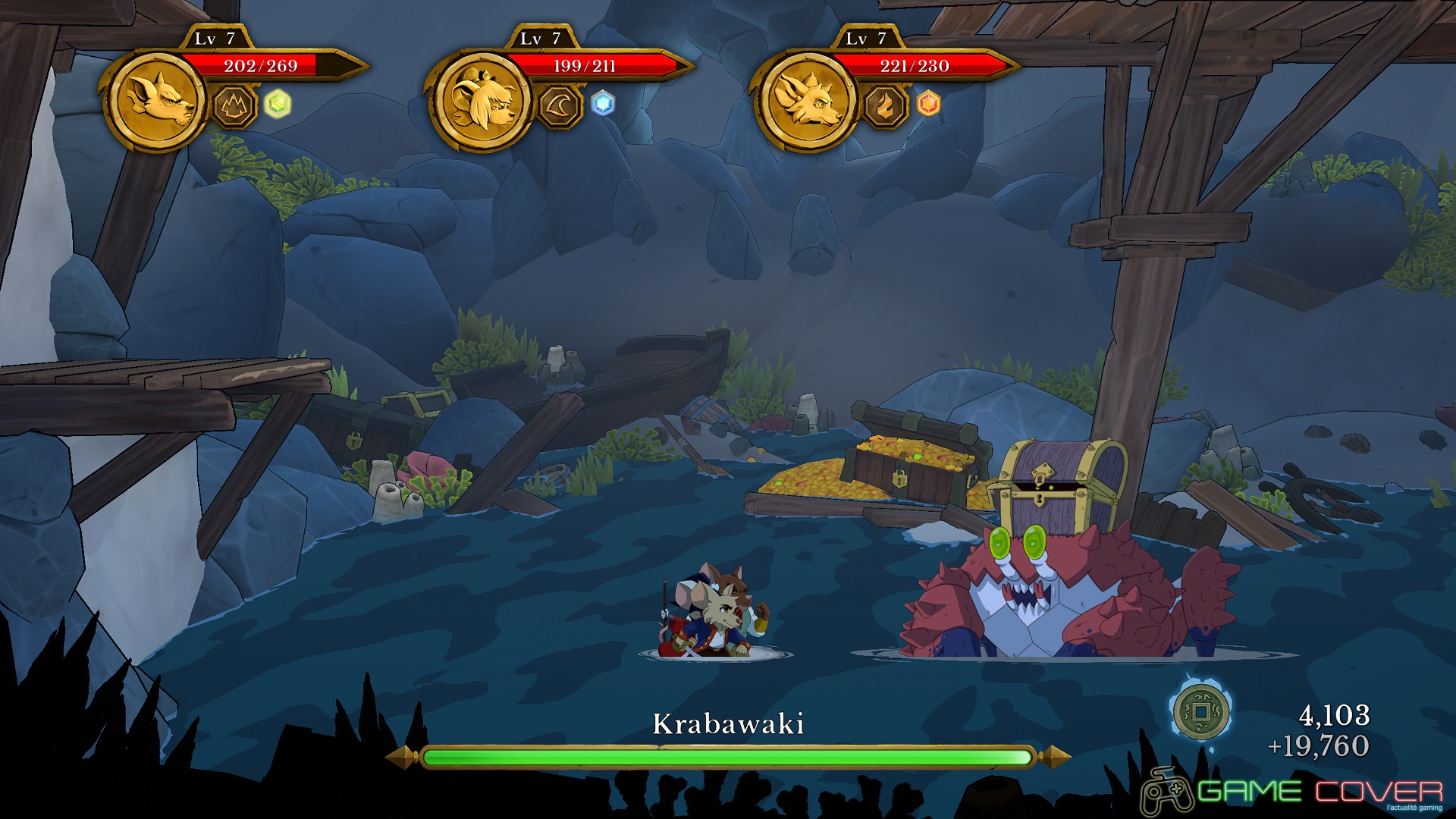
Task: Activate the mountain earth element badge
Action: 234,105
